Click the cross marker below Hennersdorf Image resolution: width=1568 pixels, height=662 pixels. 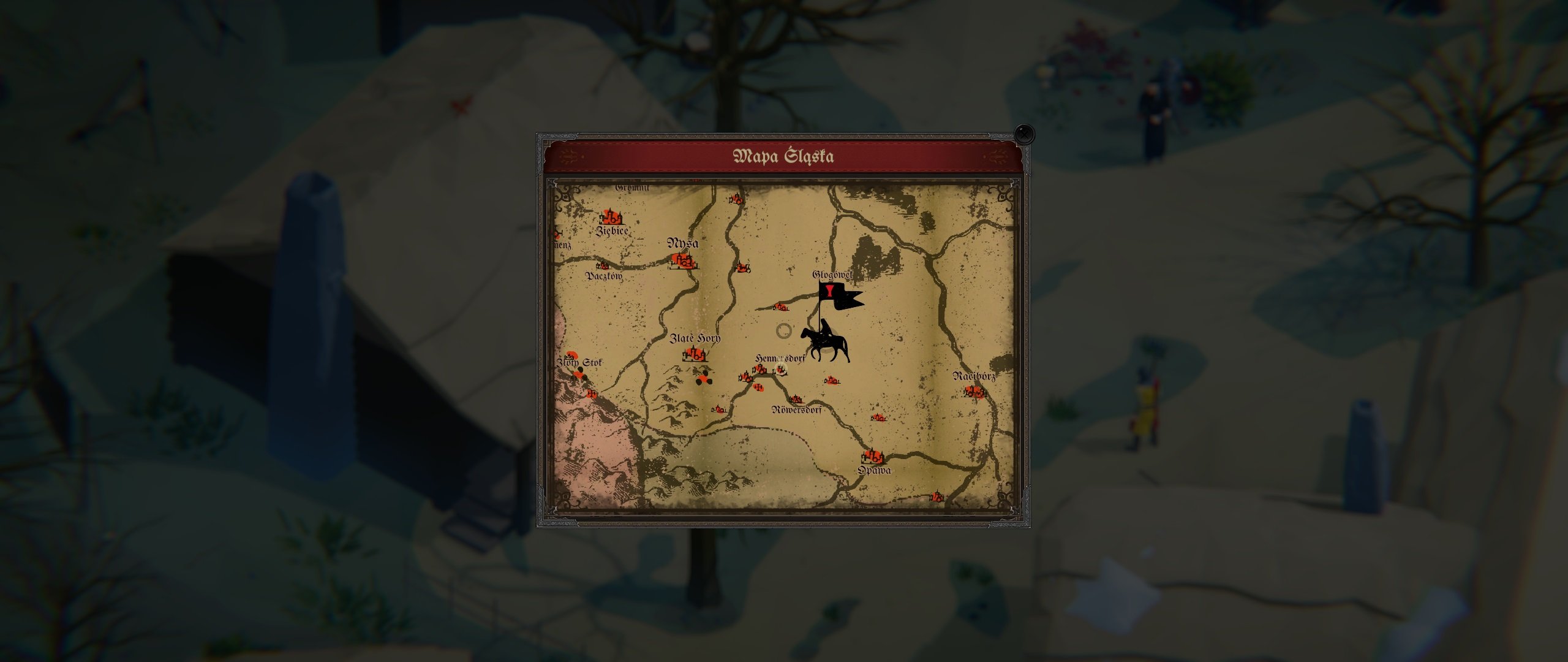click(758, 387)
